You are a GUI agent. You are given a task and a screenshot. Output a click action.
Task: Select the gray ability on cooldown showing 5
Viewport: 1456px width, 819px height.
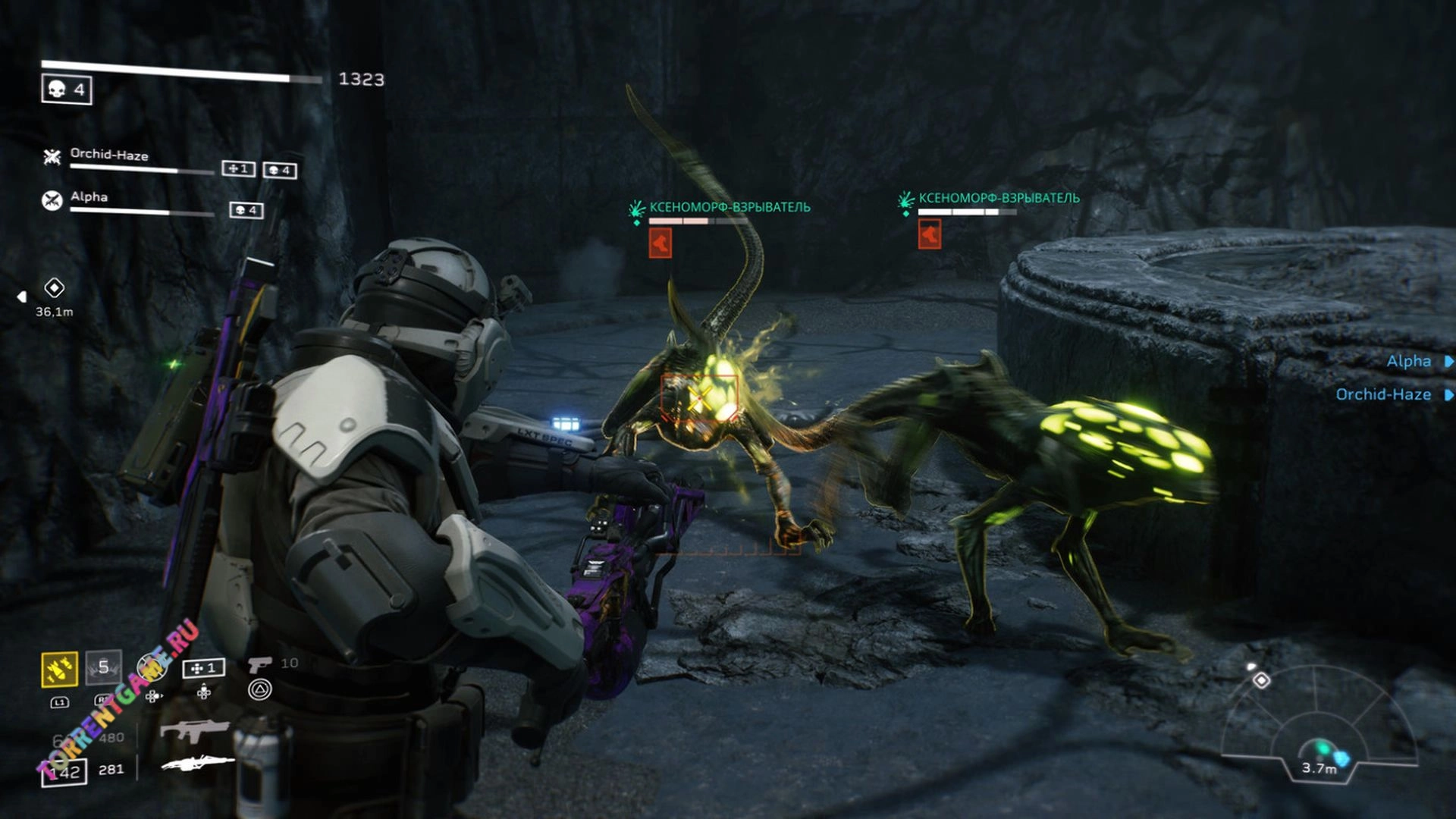(x=103, y=667)
